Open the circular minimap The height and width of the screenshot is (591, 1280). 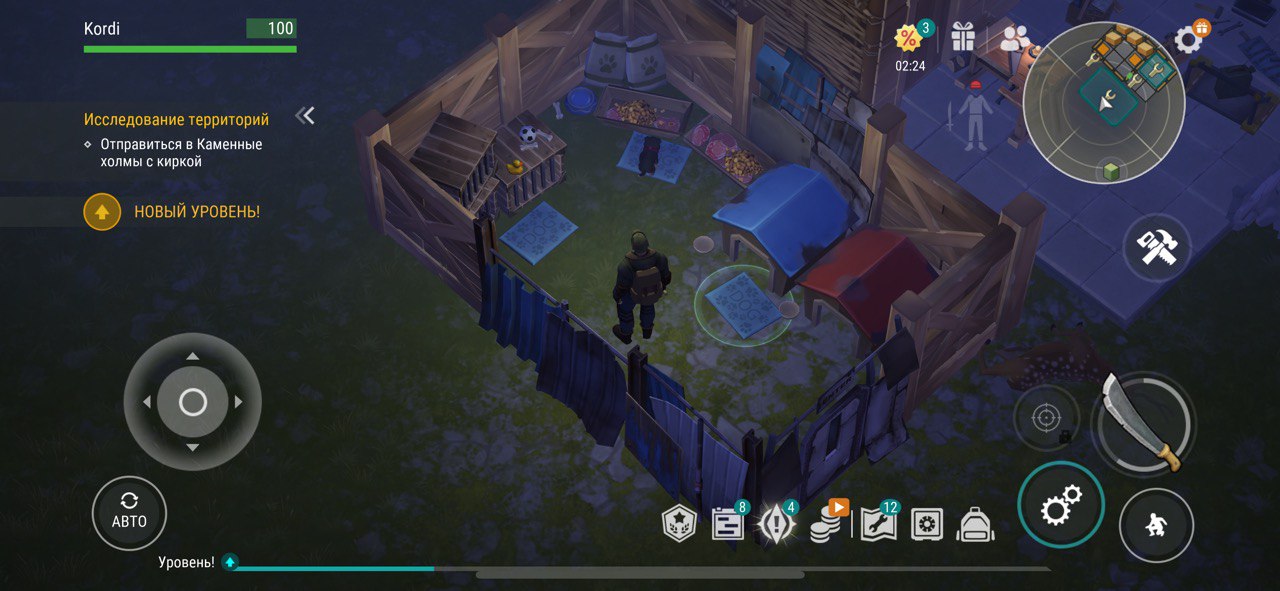[x=1104, y=102]
